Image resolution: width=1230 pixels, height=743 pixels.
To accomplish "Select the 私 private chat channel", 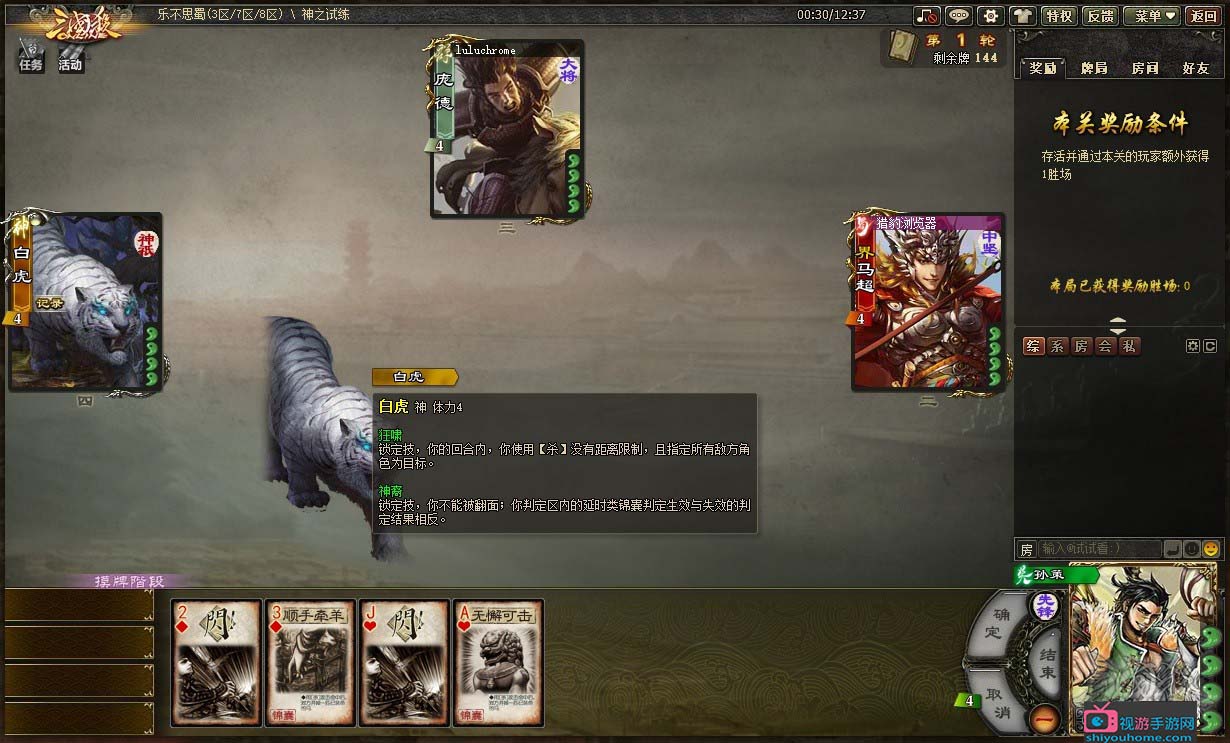I will [x=1128, y=346].
